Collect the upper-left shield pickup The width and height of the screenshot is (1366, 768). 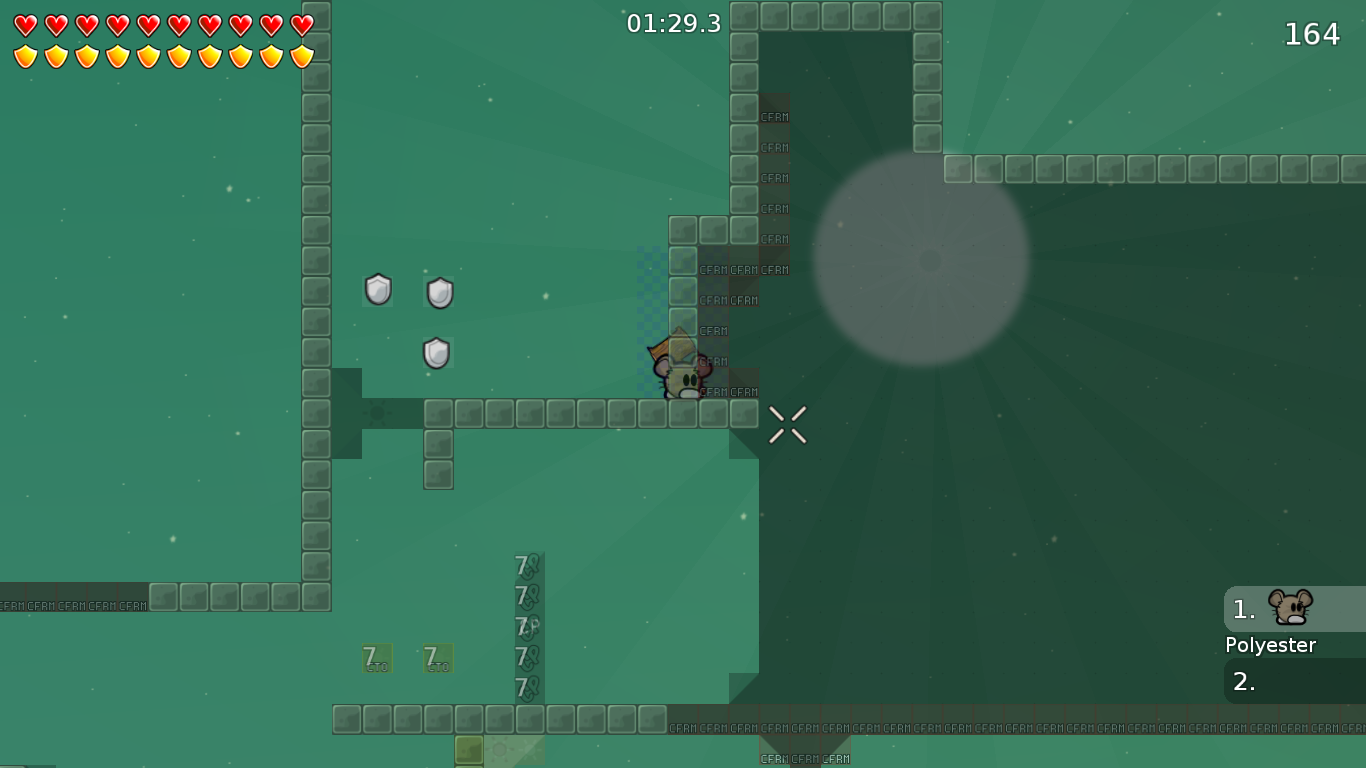coord(378,290)
